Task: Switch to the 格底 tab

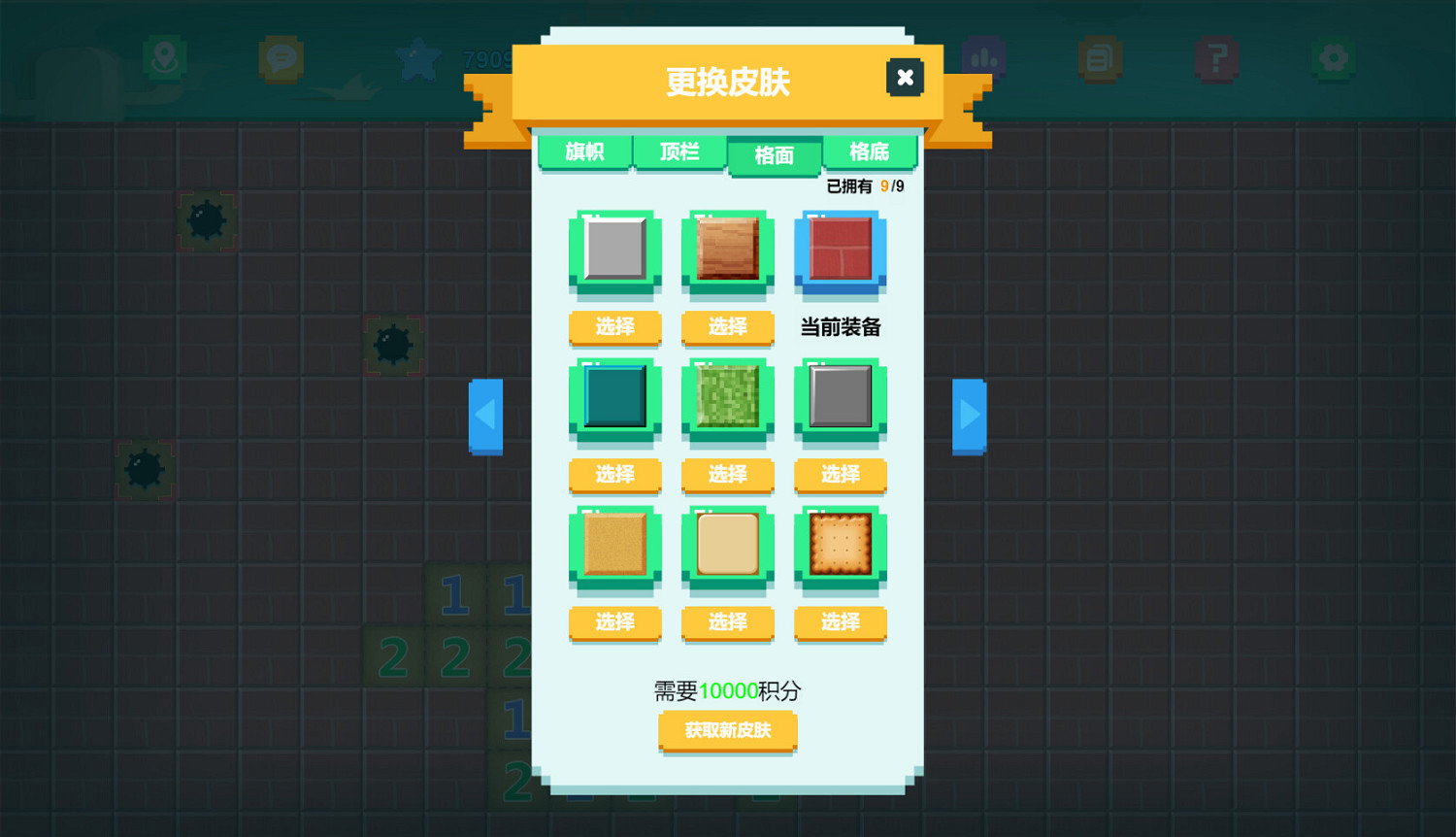Action: pyautogui.click(x=870, y=152)
